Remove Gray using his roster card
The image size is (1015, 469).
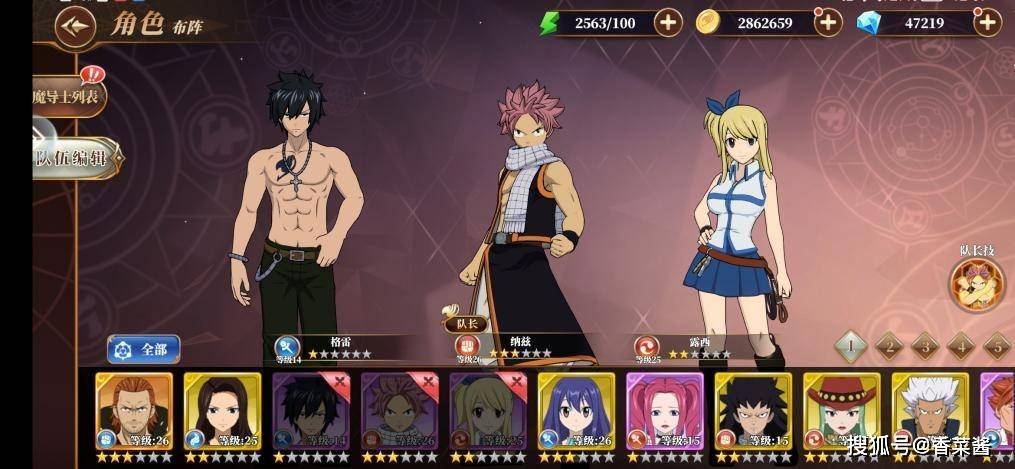click(x=311, y=413)
